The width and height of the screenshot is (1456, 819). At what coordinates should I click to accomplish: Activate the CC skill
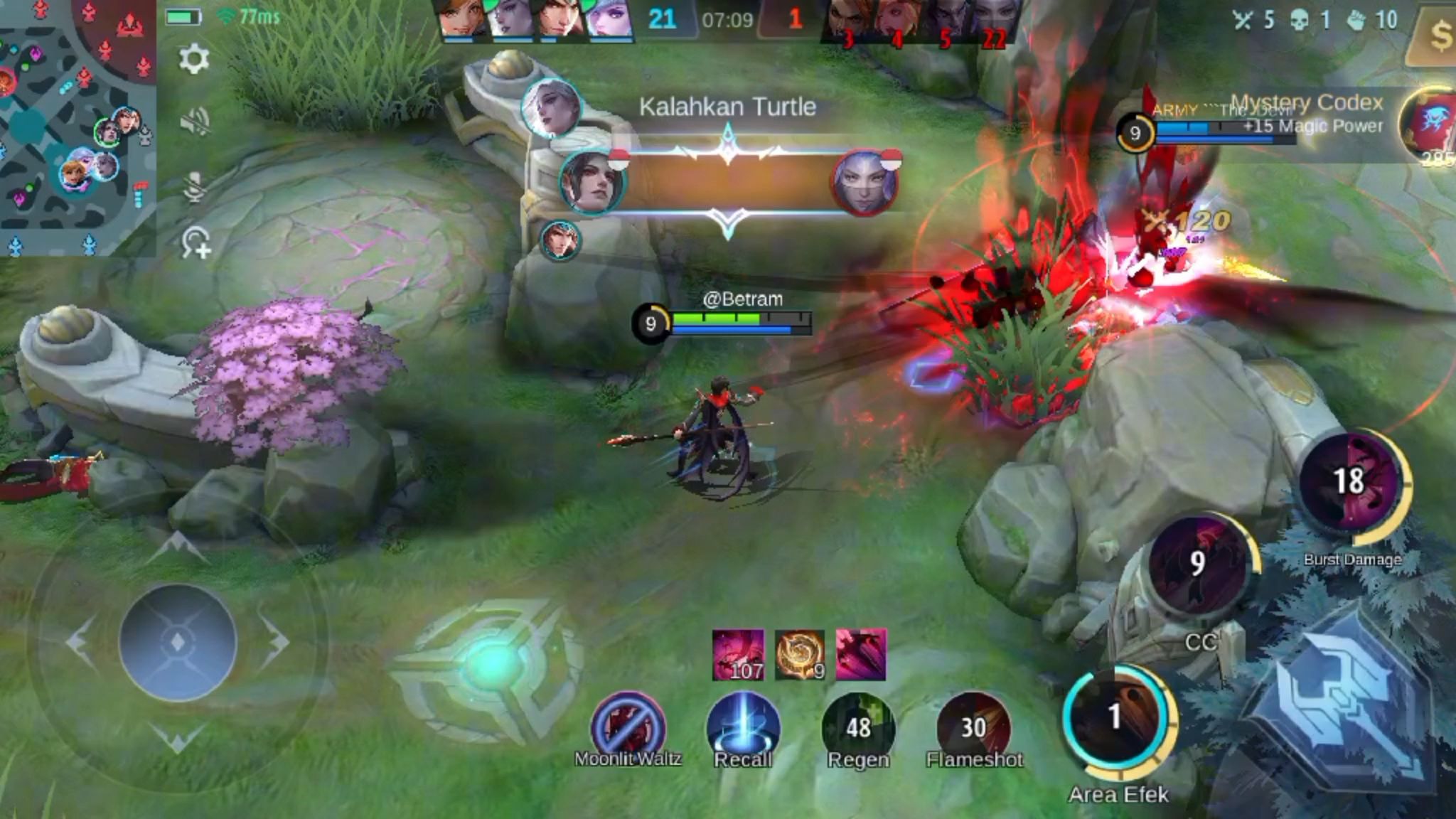click(x=1198, y=564)
